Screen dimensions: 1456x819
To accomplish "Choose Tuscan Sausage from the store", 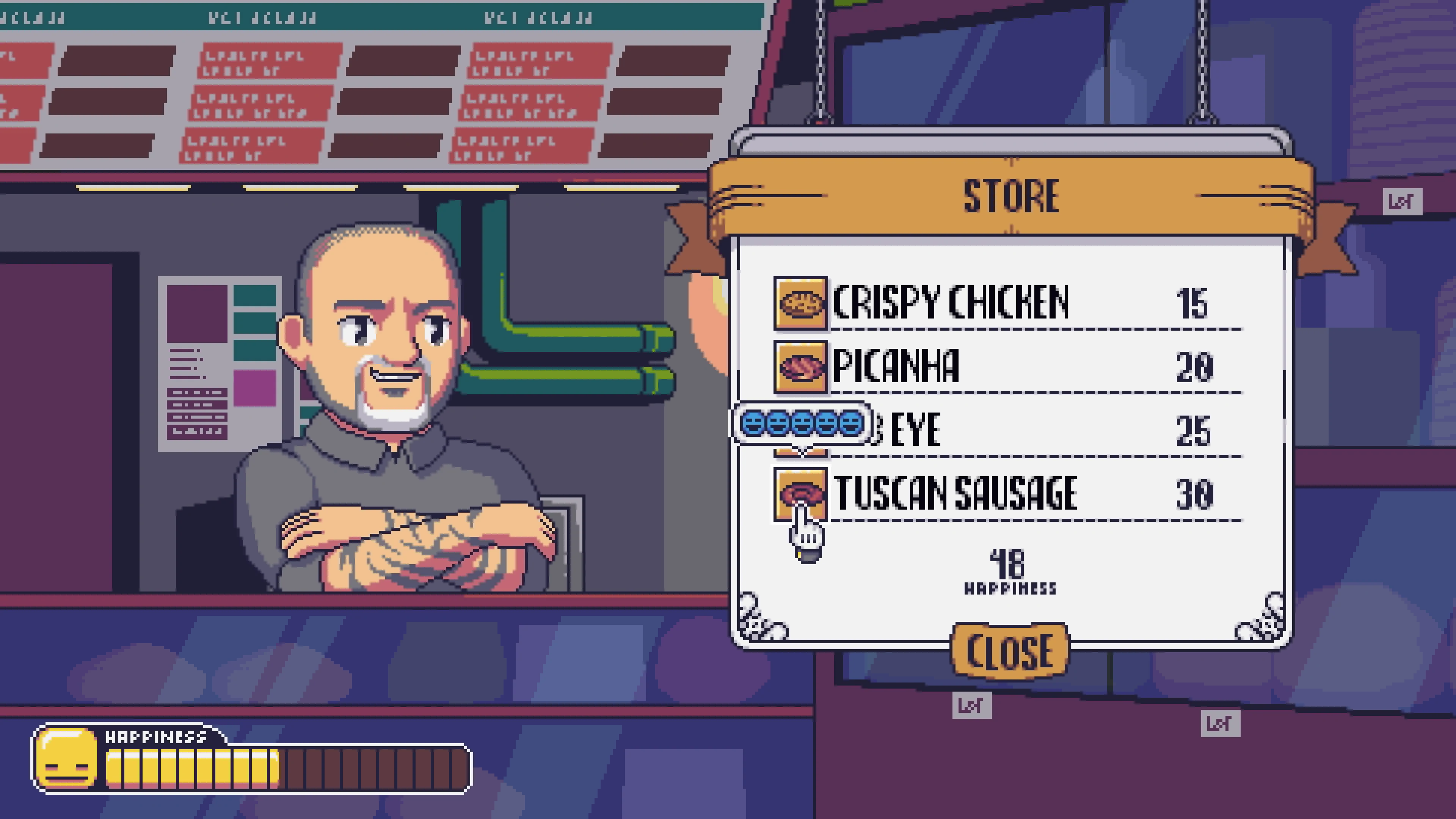I will tap(955, 493).
